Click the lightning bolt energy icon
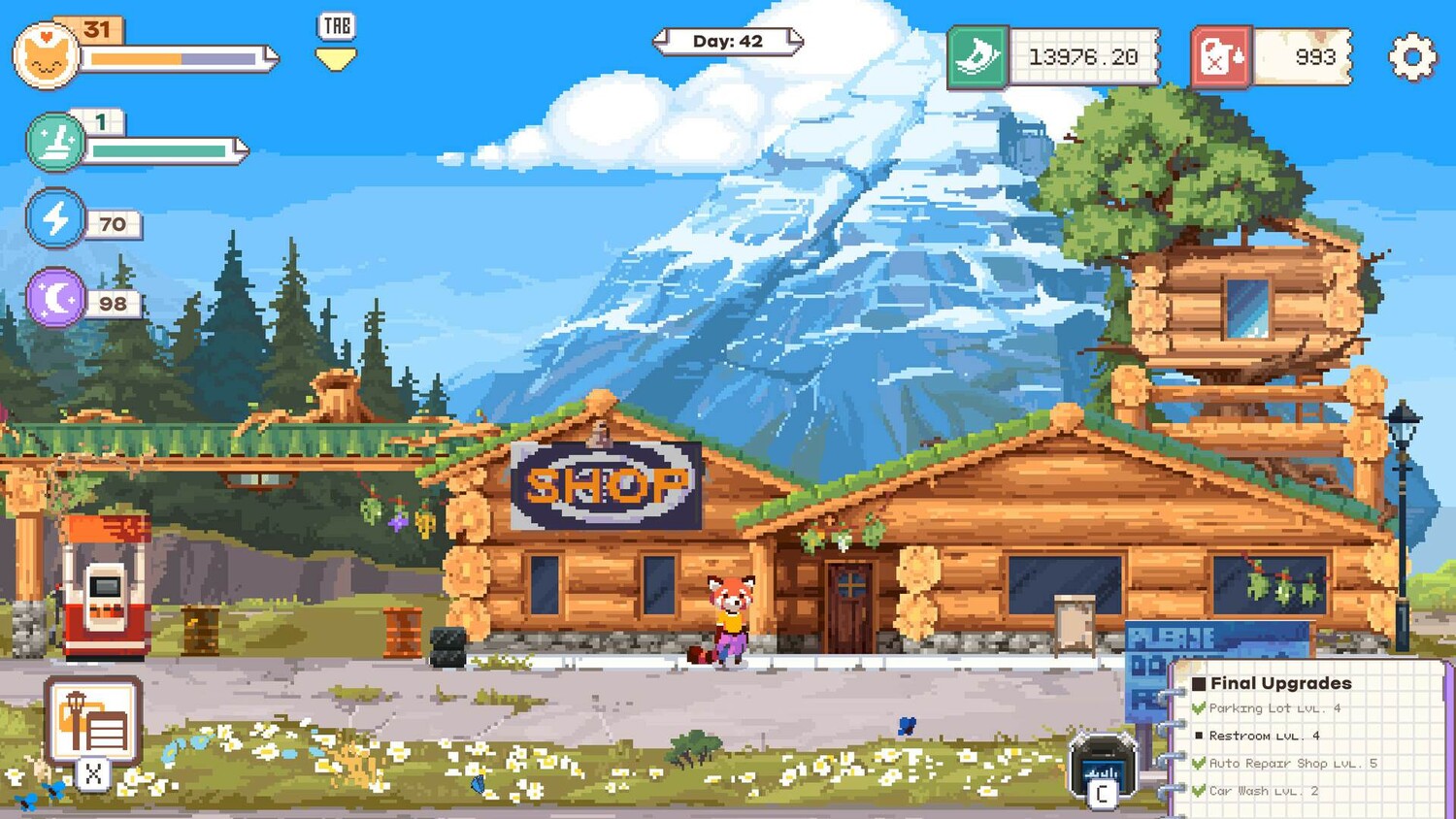Viewport: 1456px width, 819px height. point(55,218)
